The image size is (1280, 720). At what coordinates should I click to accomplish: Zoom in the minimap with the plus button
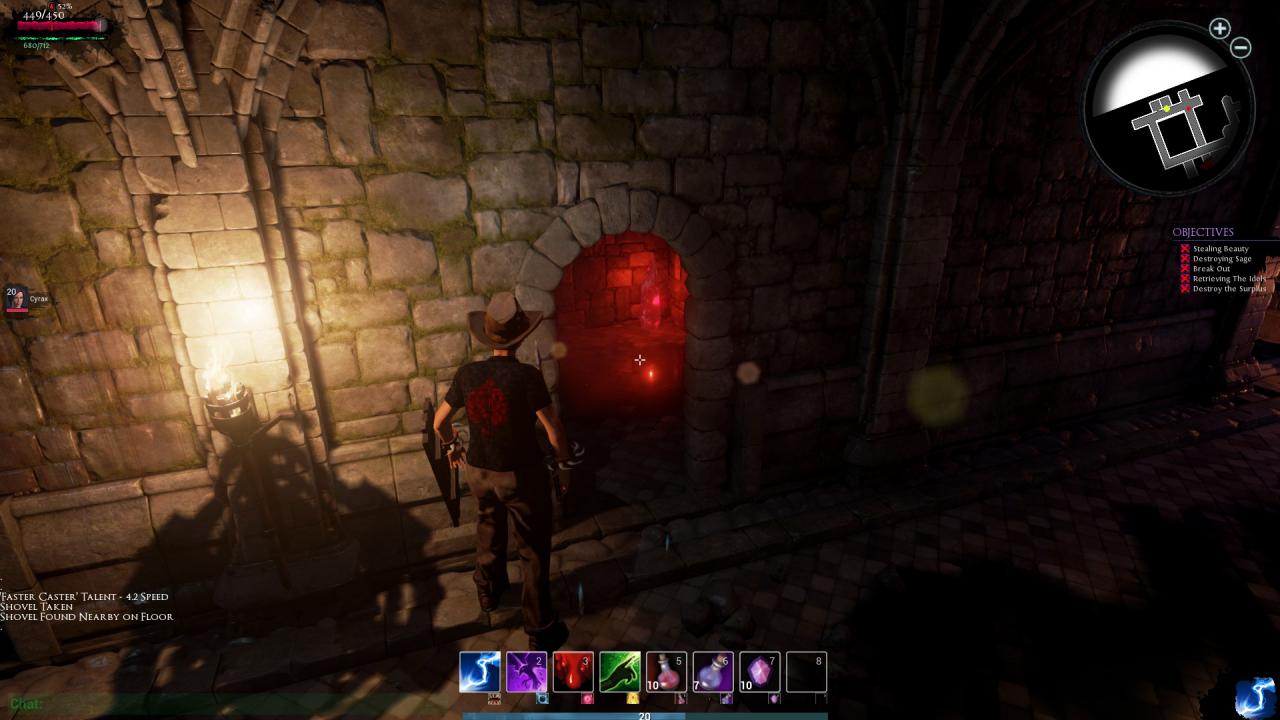tap(1219, 29)
